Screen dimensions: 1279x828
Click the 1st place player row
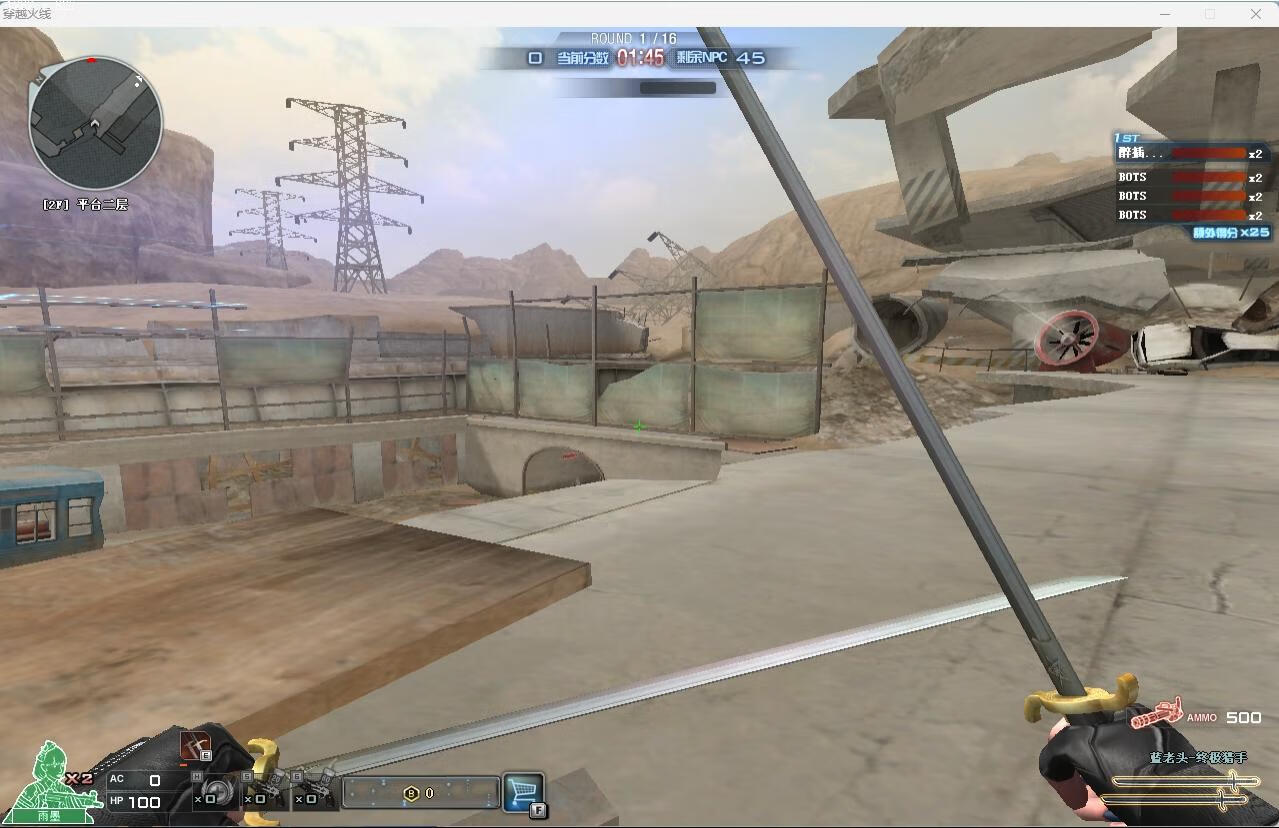pyautogui.click(x=1190, y=154)
